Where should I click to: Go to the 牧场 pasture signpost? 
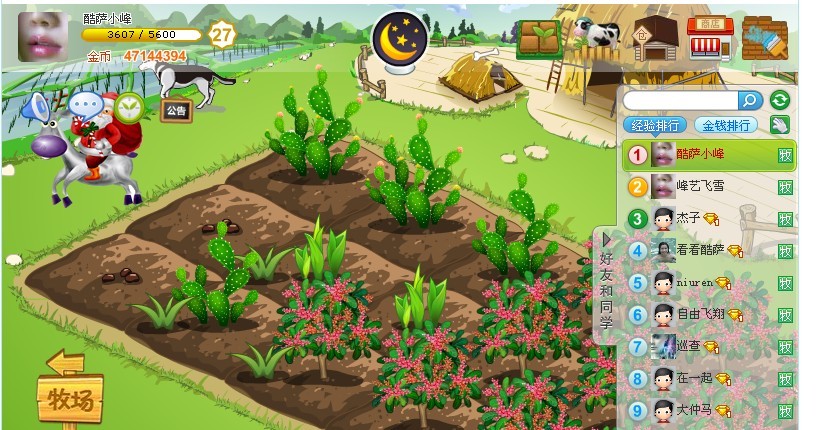click(x=70, y=398)
